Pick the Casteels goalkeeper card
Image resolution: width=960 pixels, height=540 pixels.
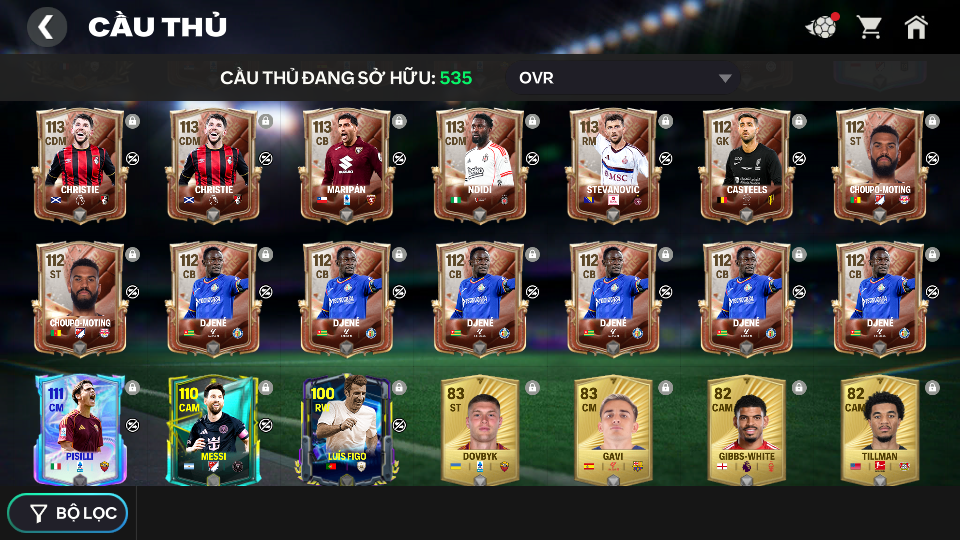[745, 163]
